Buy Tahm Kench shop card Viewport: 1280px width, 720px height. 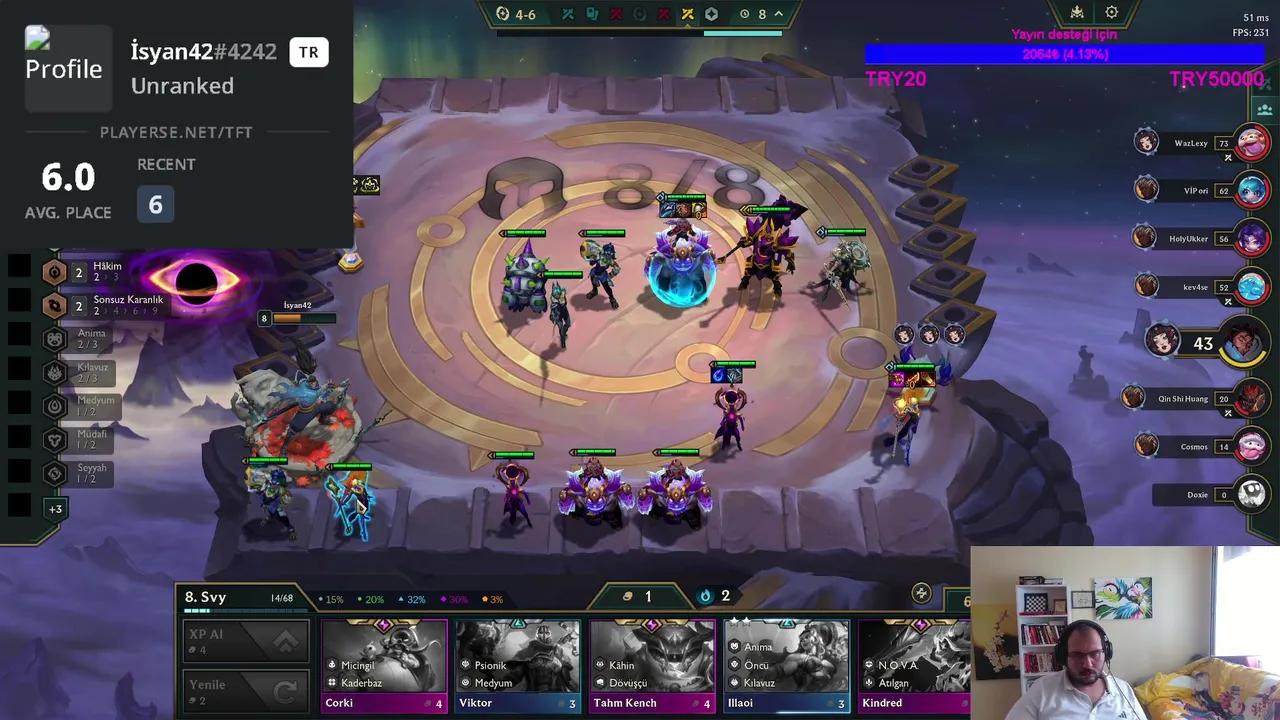point(652,665)
